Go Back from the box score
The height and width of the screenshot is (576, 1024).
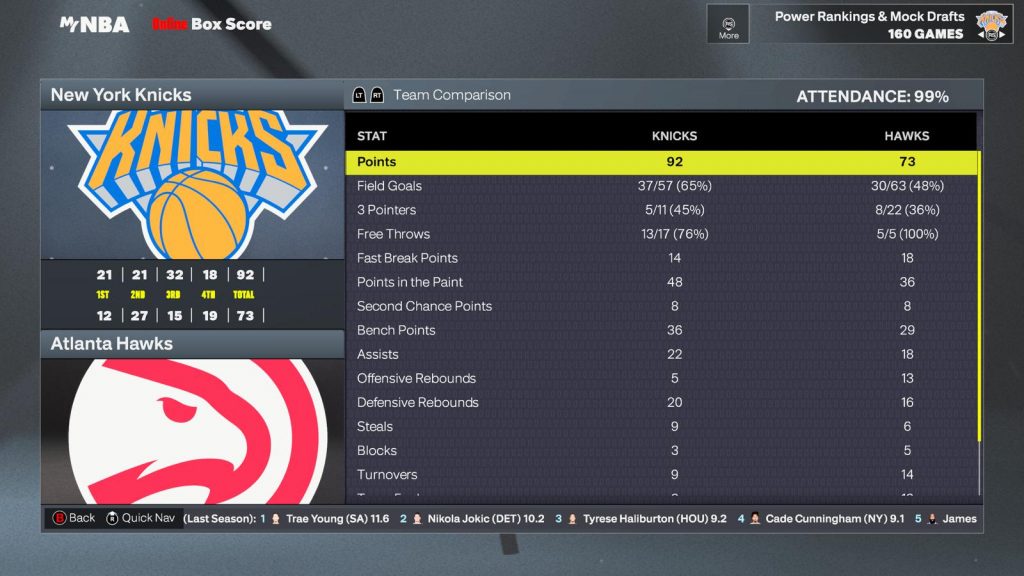point(74,518)
